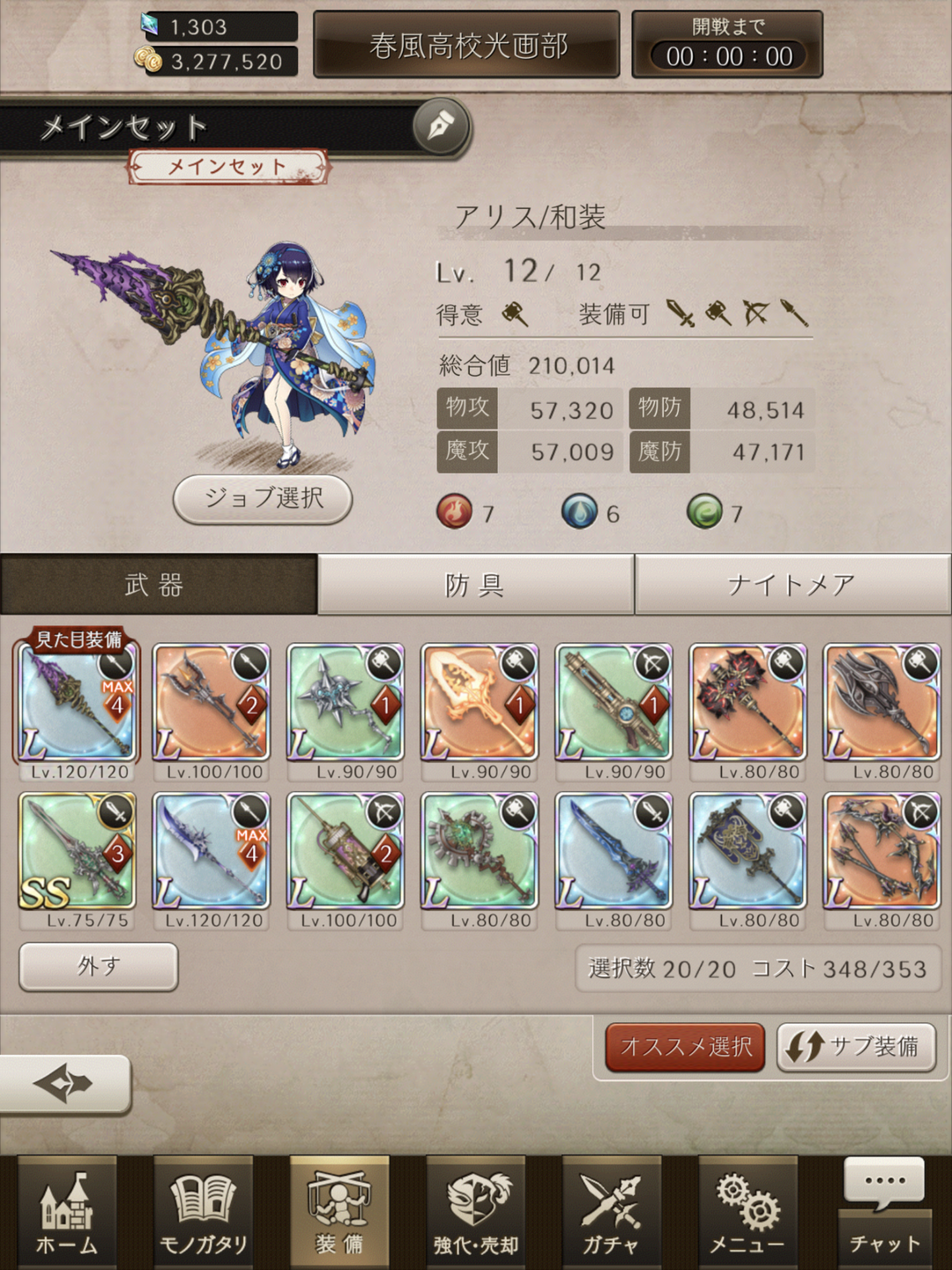Go to 強化・売却 enhance and sell
Screen dimensions: 952x1270
[x=476, y=1213]
